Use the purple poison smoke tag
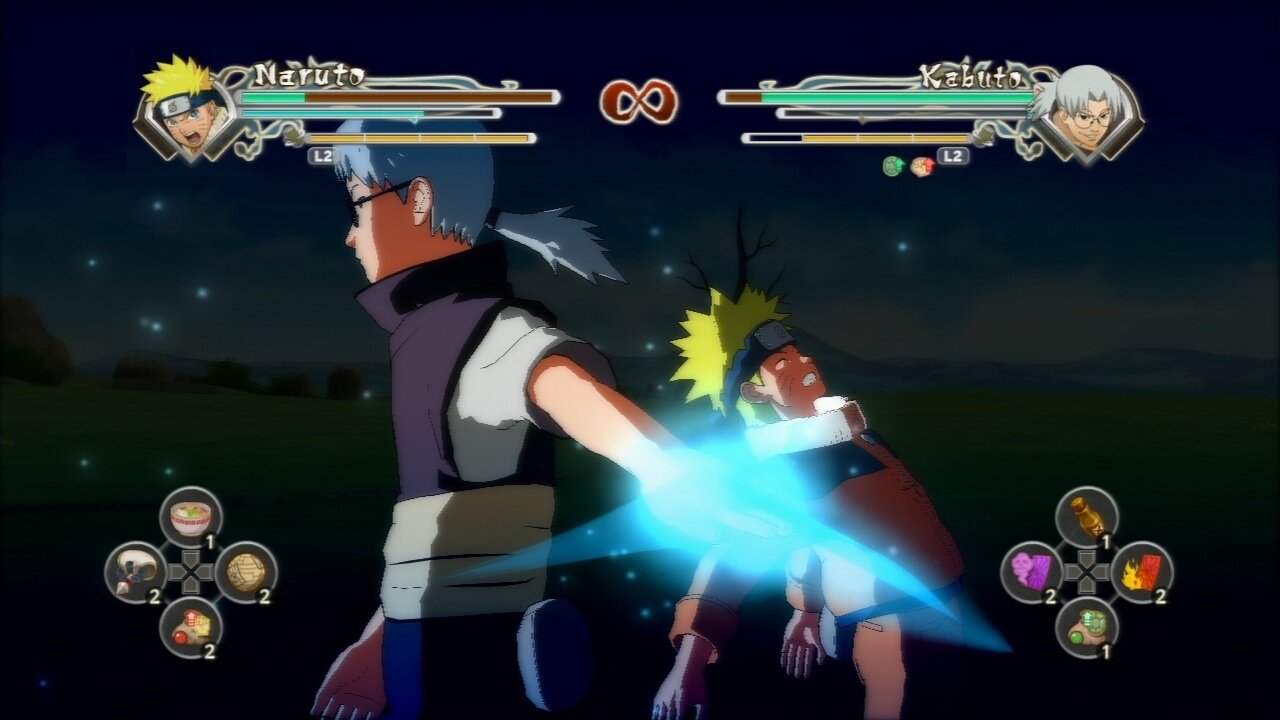The width and height of the screenshot is (1280, 720). [1032, 572]
